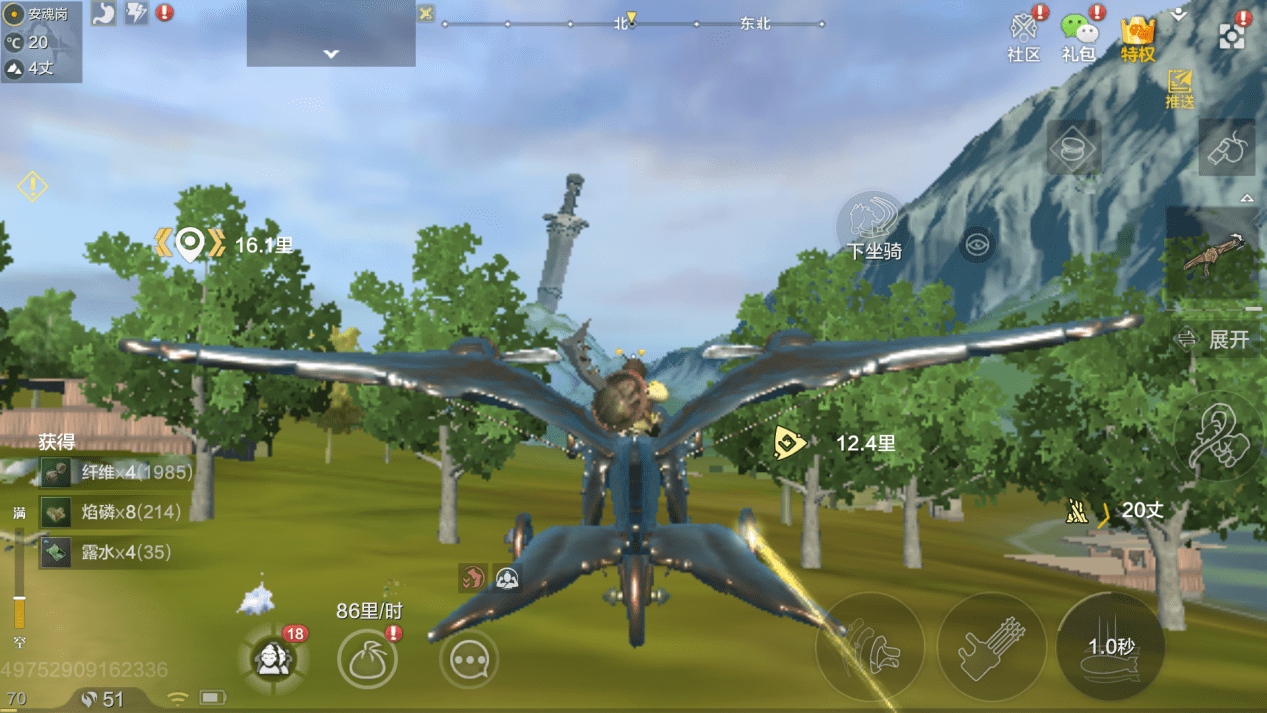Fire the gatling gun skill button

[x=991, y=648]
